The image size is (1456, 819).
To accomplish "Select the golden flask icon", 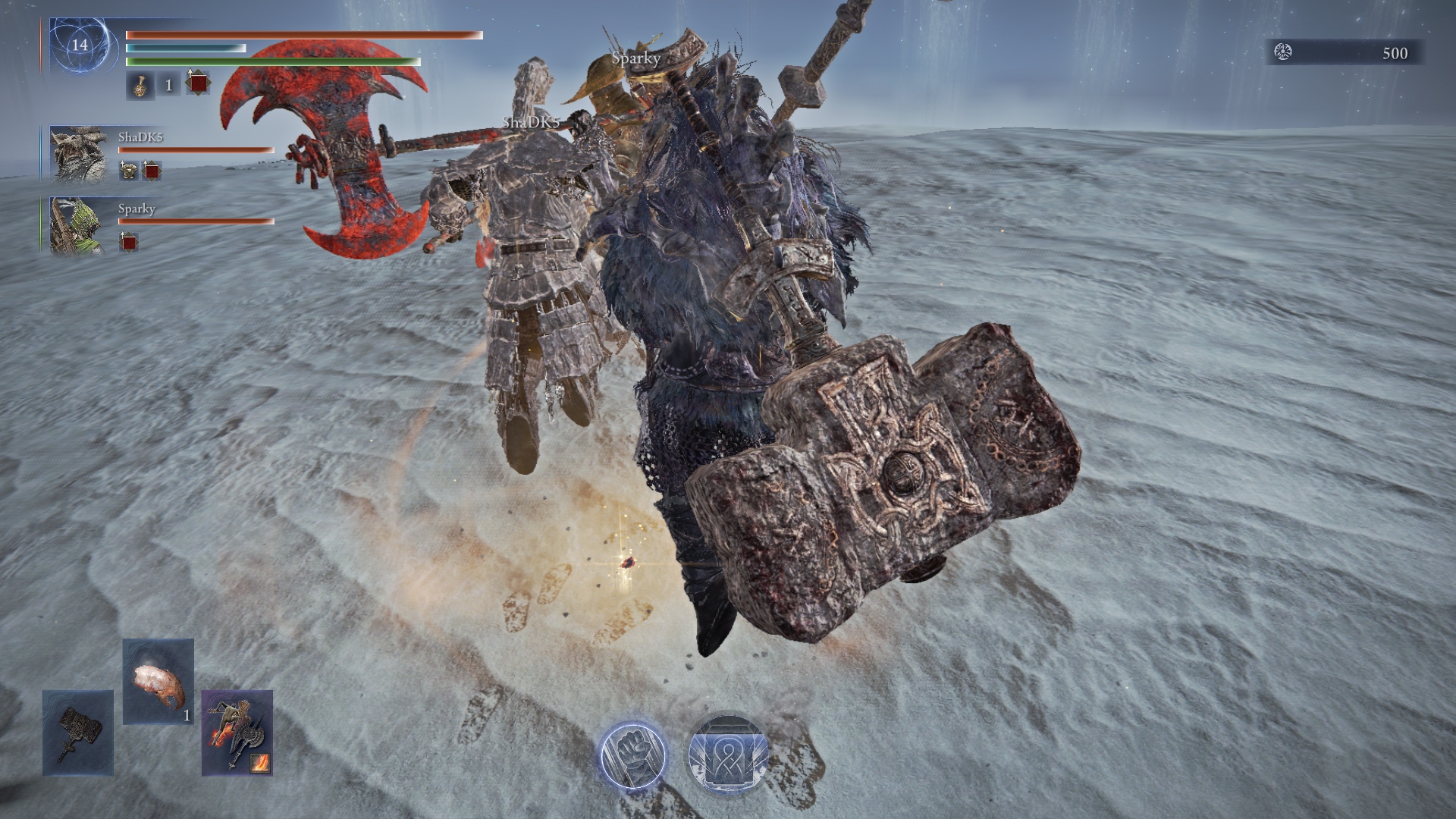I will [140, 86].
